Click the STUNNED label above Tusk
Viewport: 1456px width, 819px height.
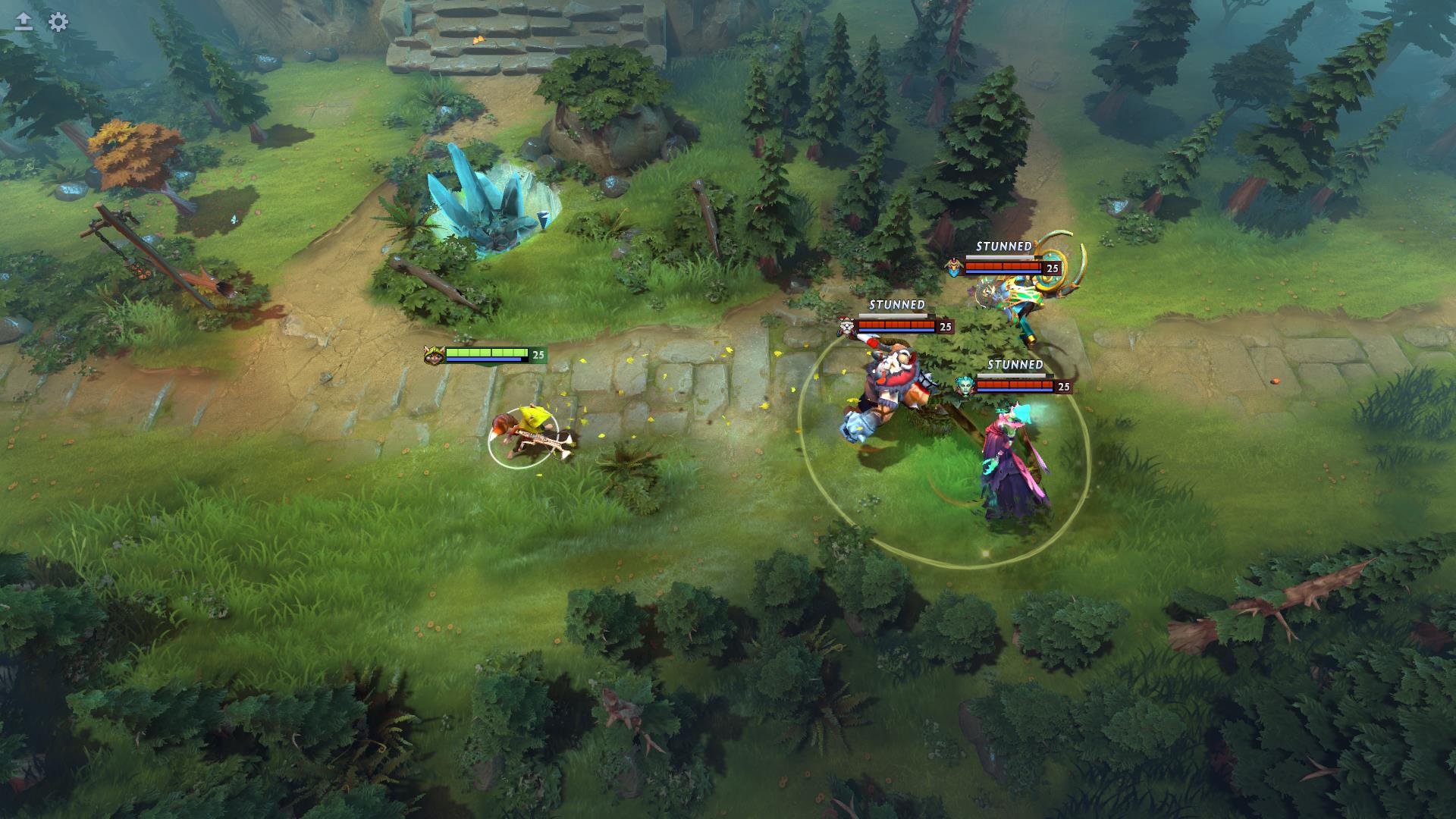click(x=897, y=304)
